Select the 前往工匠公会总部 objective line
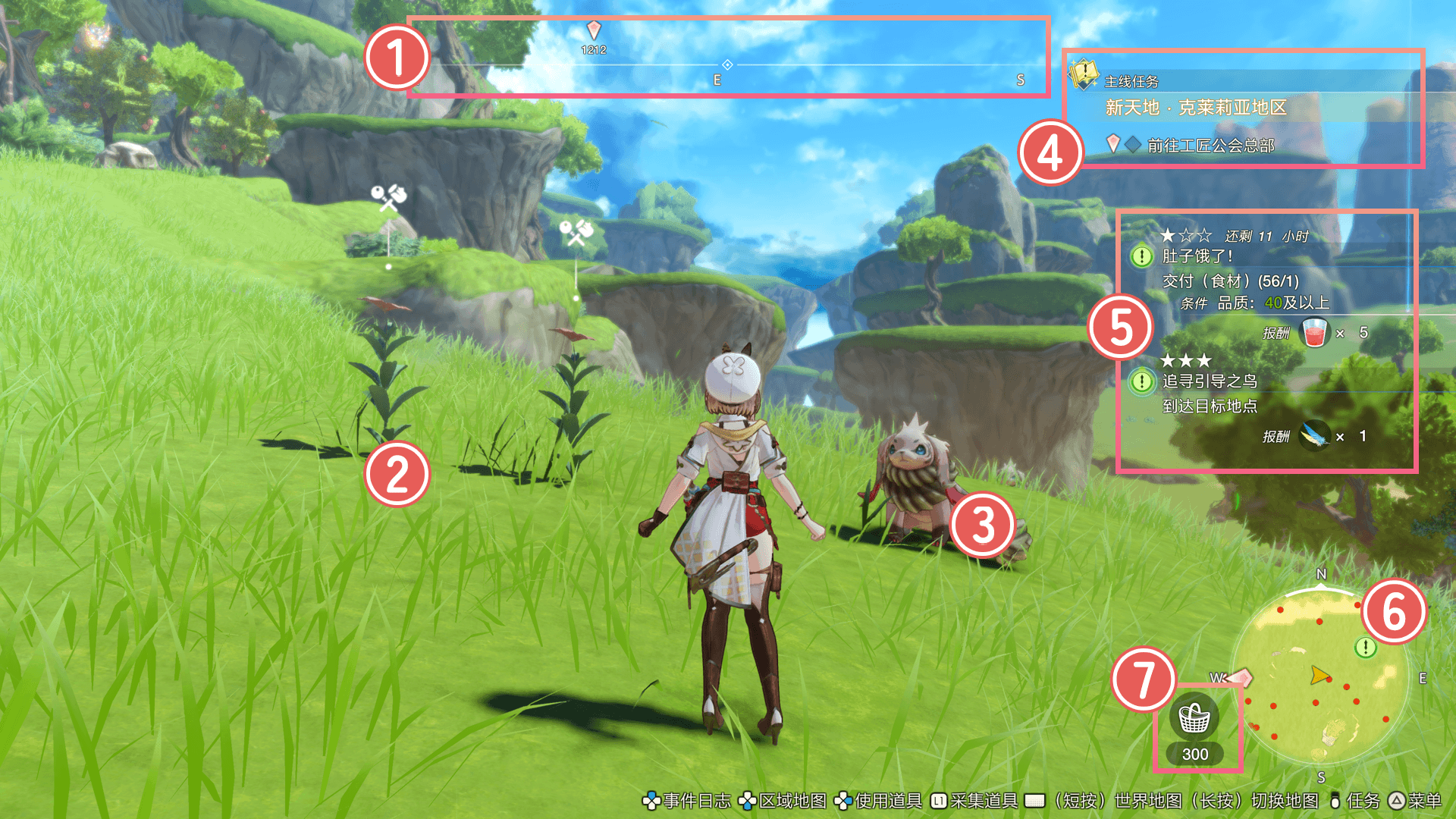The width and height of the screenshot is (1456, 819). 1210,145
